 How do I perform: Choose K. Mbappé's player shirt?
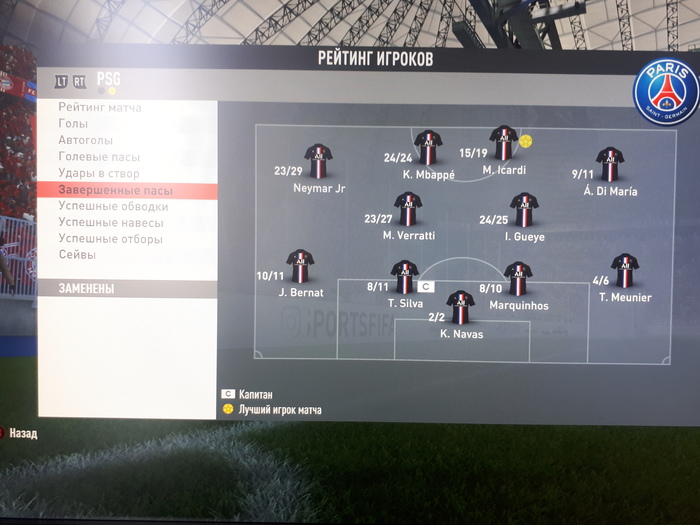(428, 148)
